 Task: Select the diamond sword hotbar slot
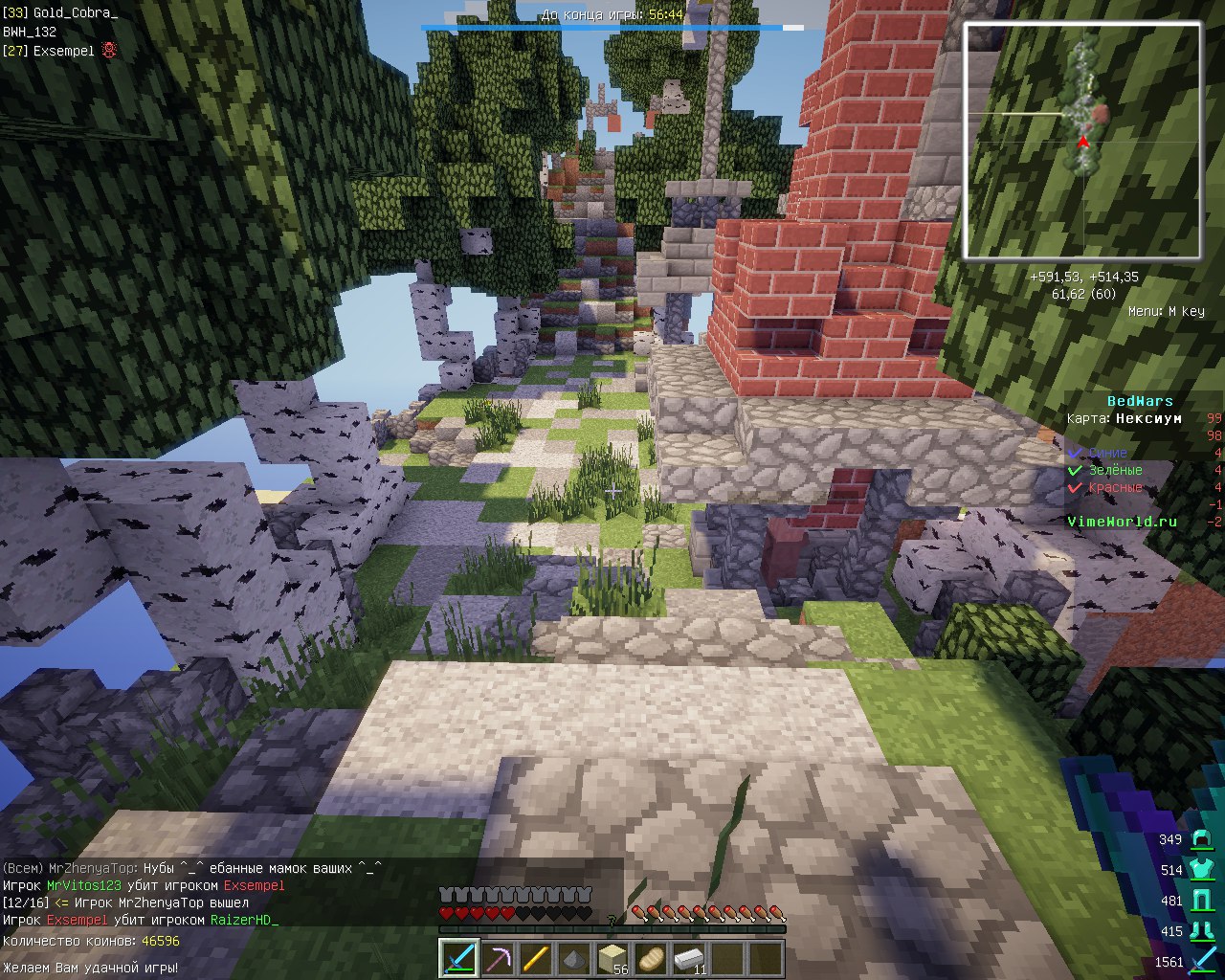click(x=459, y=958)
